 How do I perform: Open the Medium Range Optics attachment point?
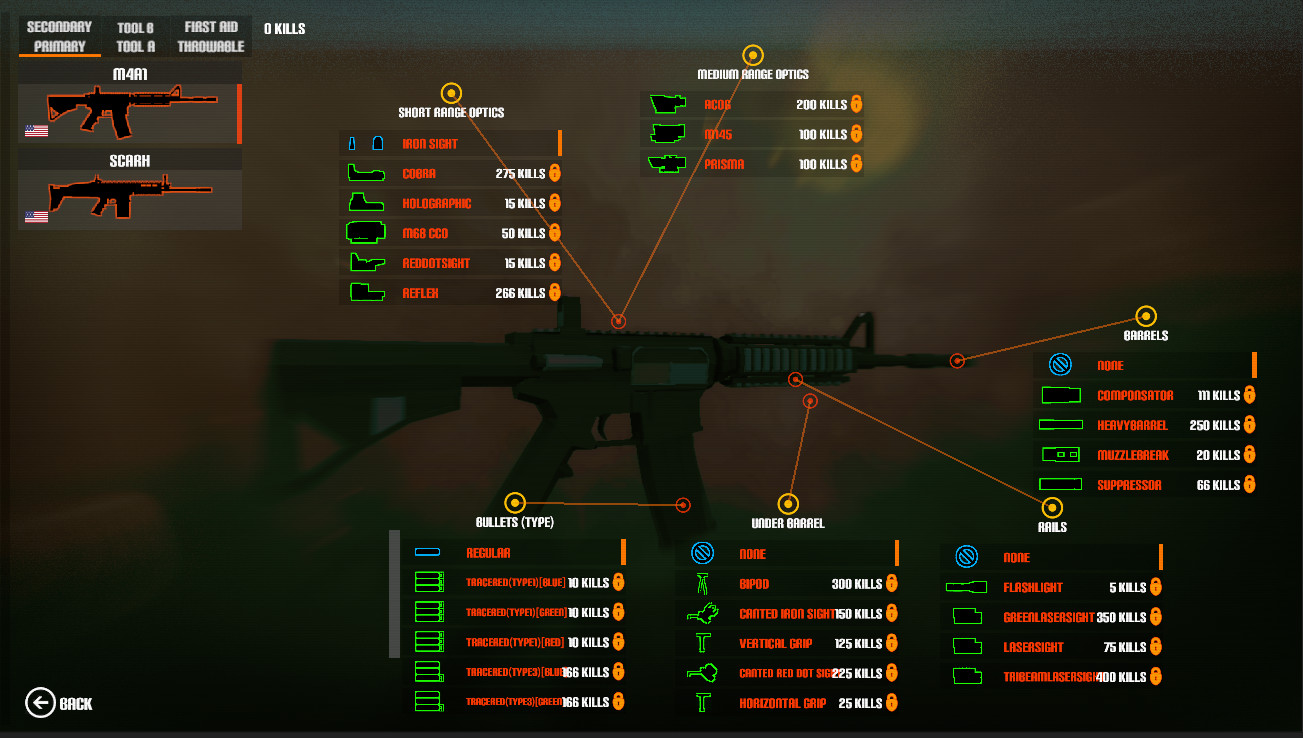[753, 54]
